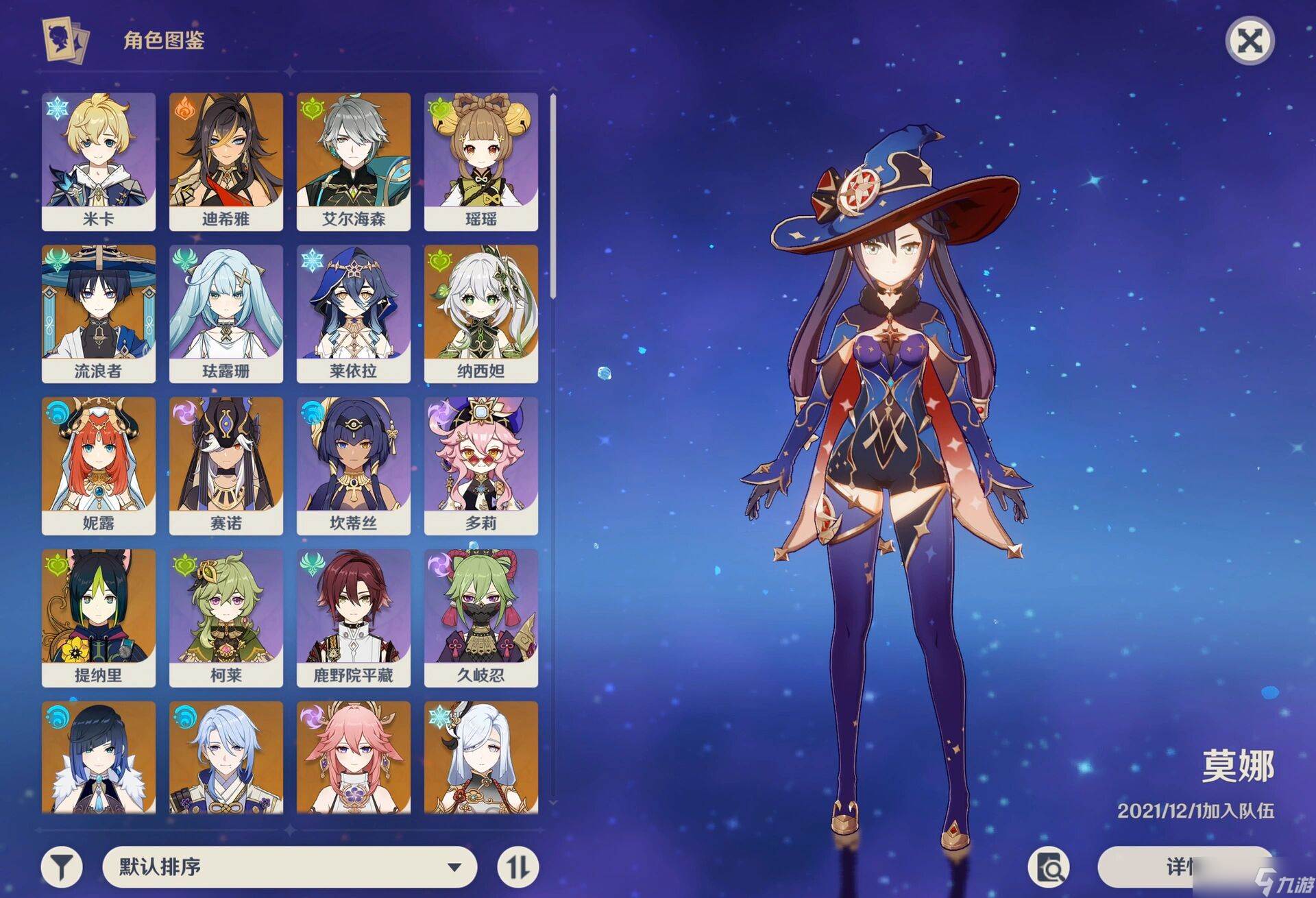This screenshot has height=898, width=1316.
Task: Choose the 珐露珊 character card
Action: 226,313
